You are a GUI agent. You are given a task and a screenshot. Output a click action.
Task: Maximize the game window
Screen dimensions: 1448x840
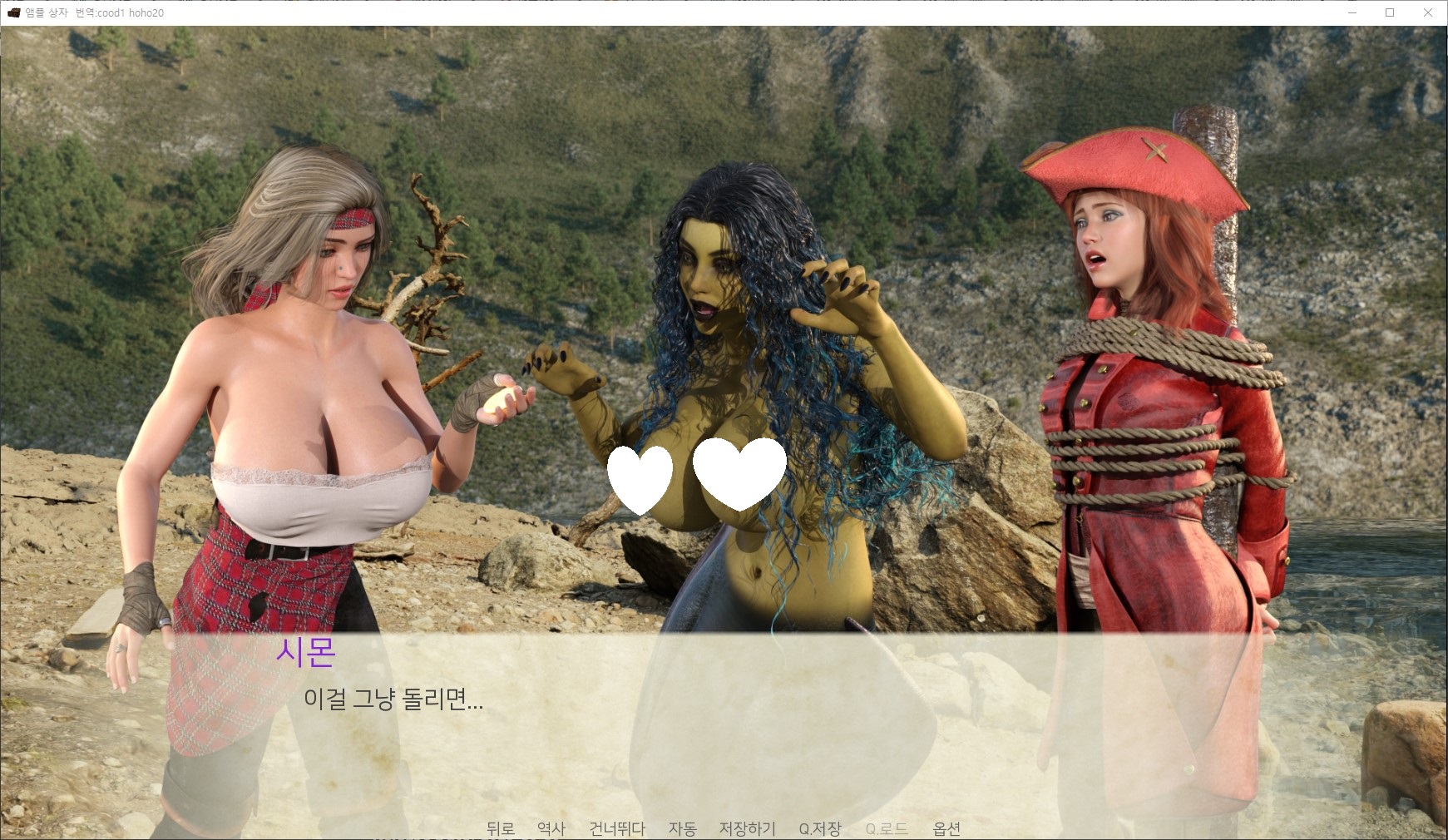(x=1390, y=12)
